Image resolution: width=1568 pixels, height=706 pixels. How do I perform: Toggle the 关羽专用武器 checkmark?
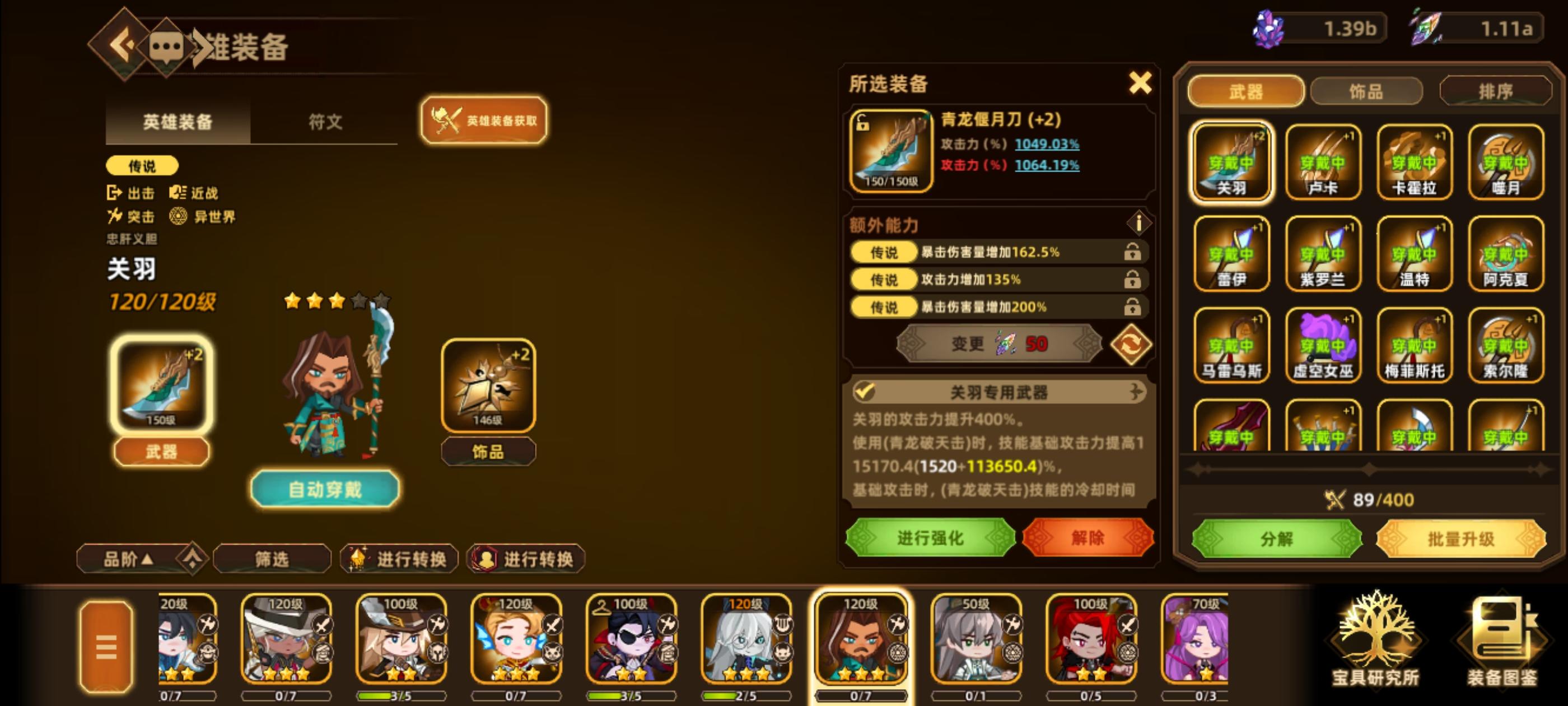[866, 393]
